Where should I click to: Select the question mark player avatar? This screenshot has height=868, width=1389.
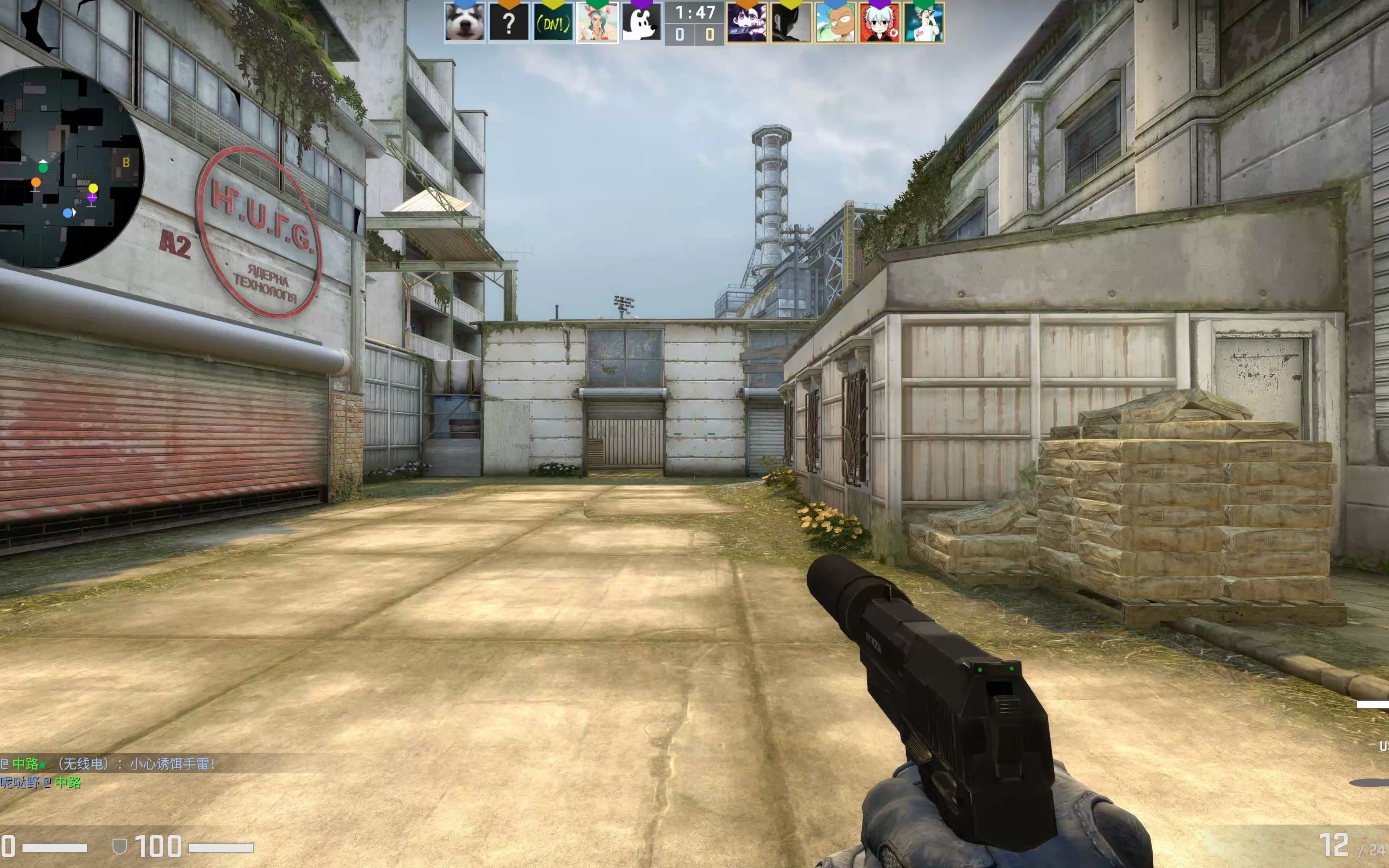click(x=508, y=23)
